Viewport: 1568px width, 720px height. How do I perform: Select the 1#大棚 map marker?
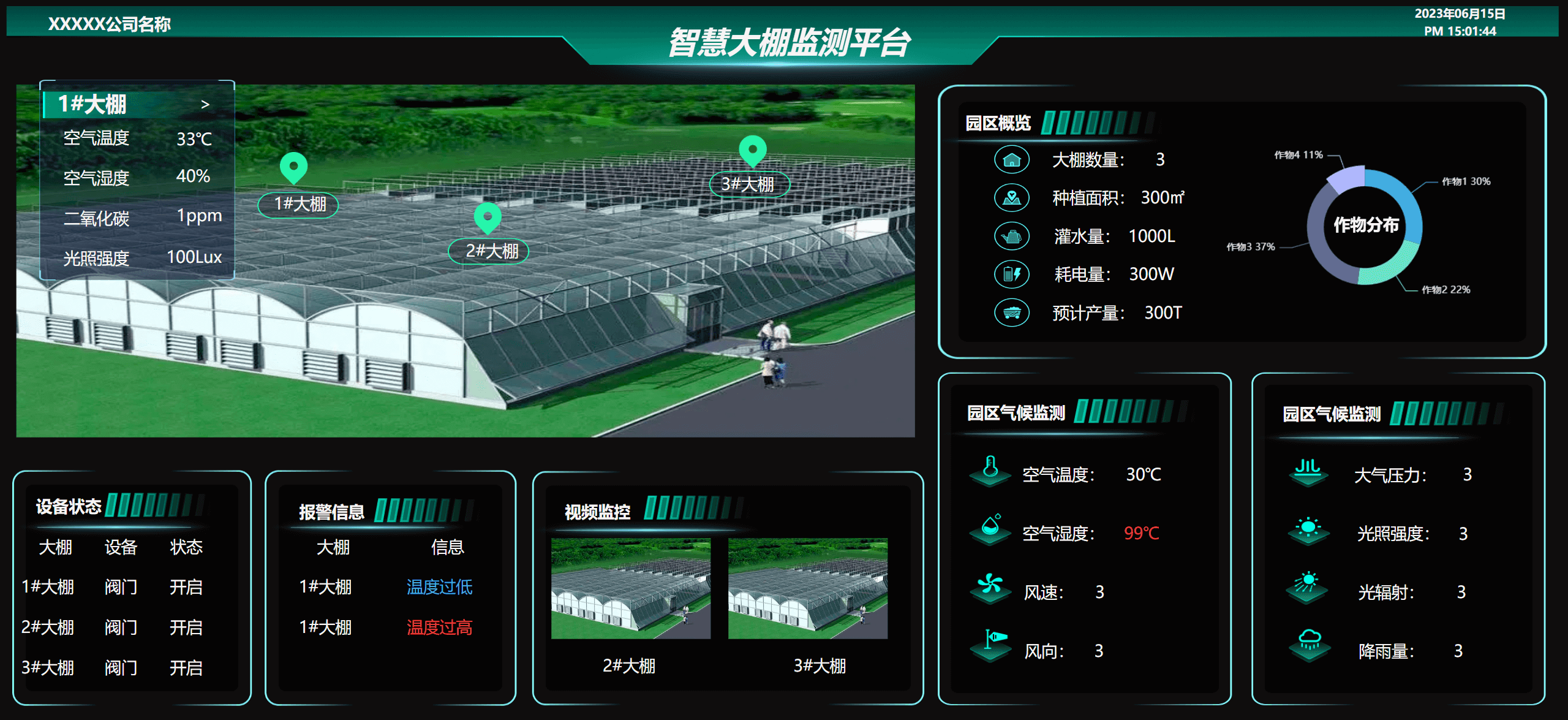[x=294, y=167]
